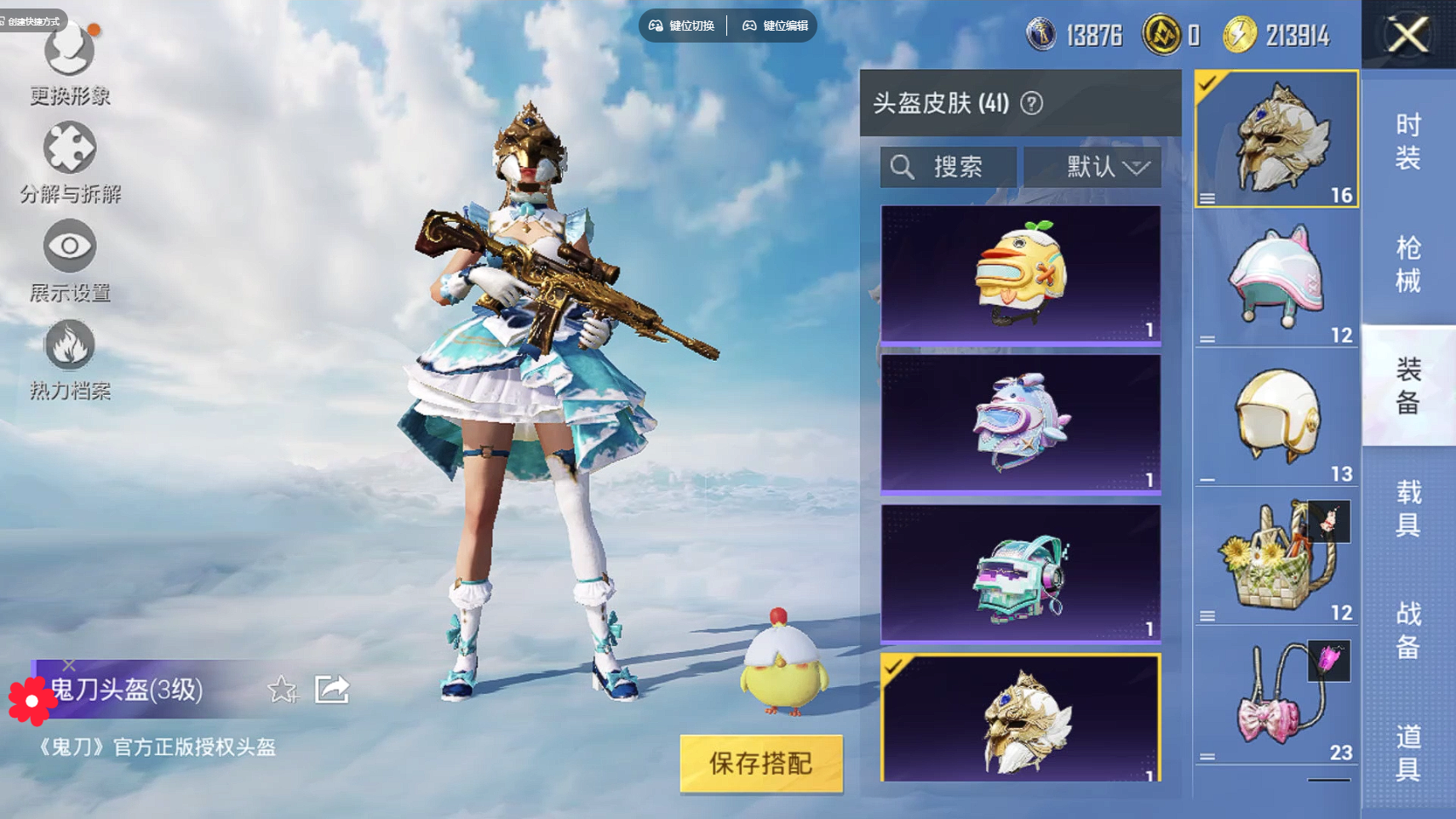Open 展示设置 display settings

70,261
